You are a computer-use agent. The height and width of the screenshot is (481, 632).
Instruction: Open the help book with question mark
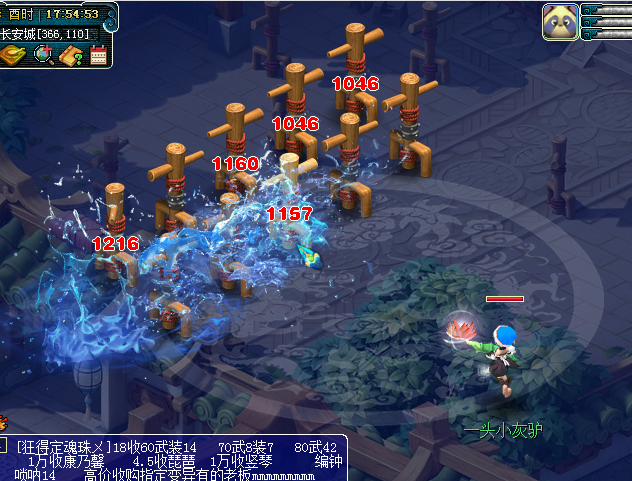point(71,56)
